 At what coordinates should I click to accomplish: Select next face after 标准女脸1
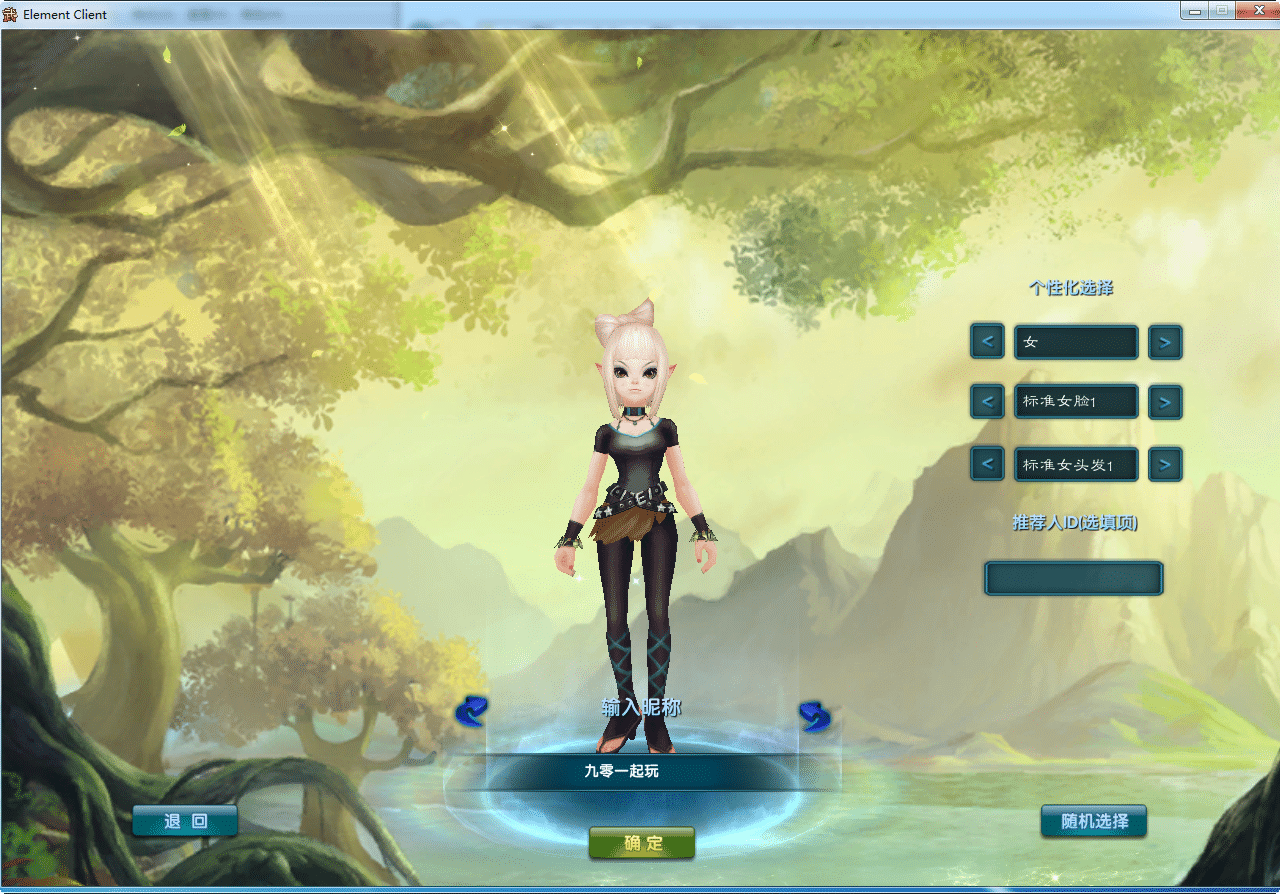[1165, 402]
